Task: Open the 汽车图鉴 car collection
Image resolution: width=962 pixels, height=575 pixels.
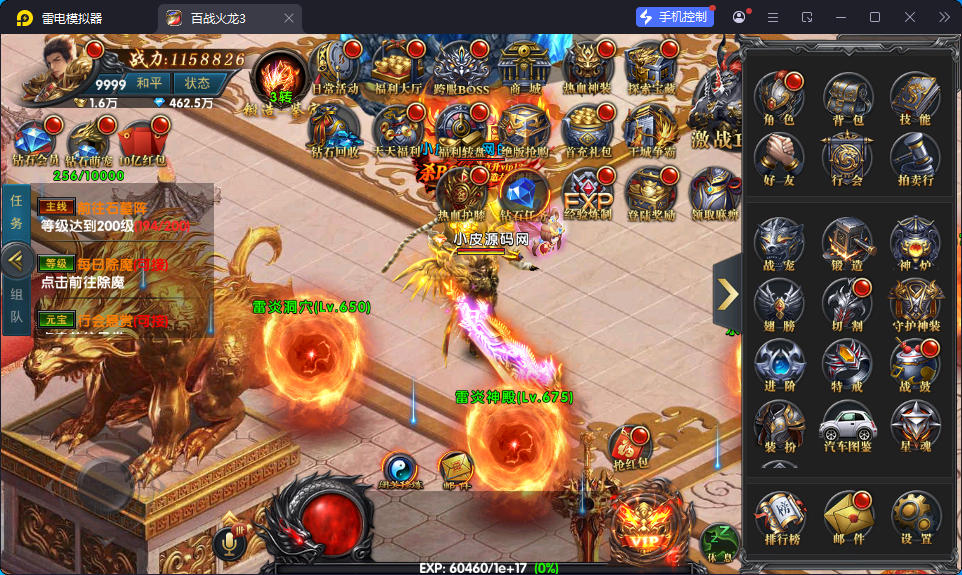Action: pos(847,427)
